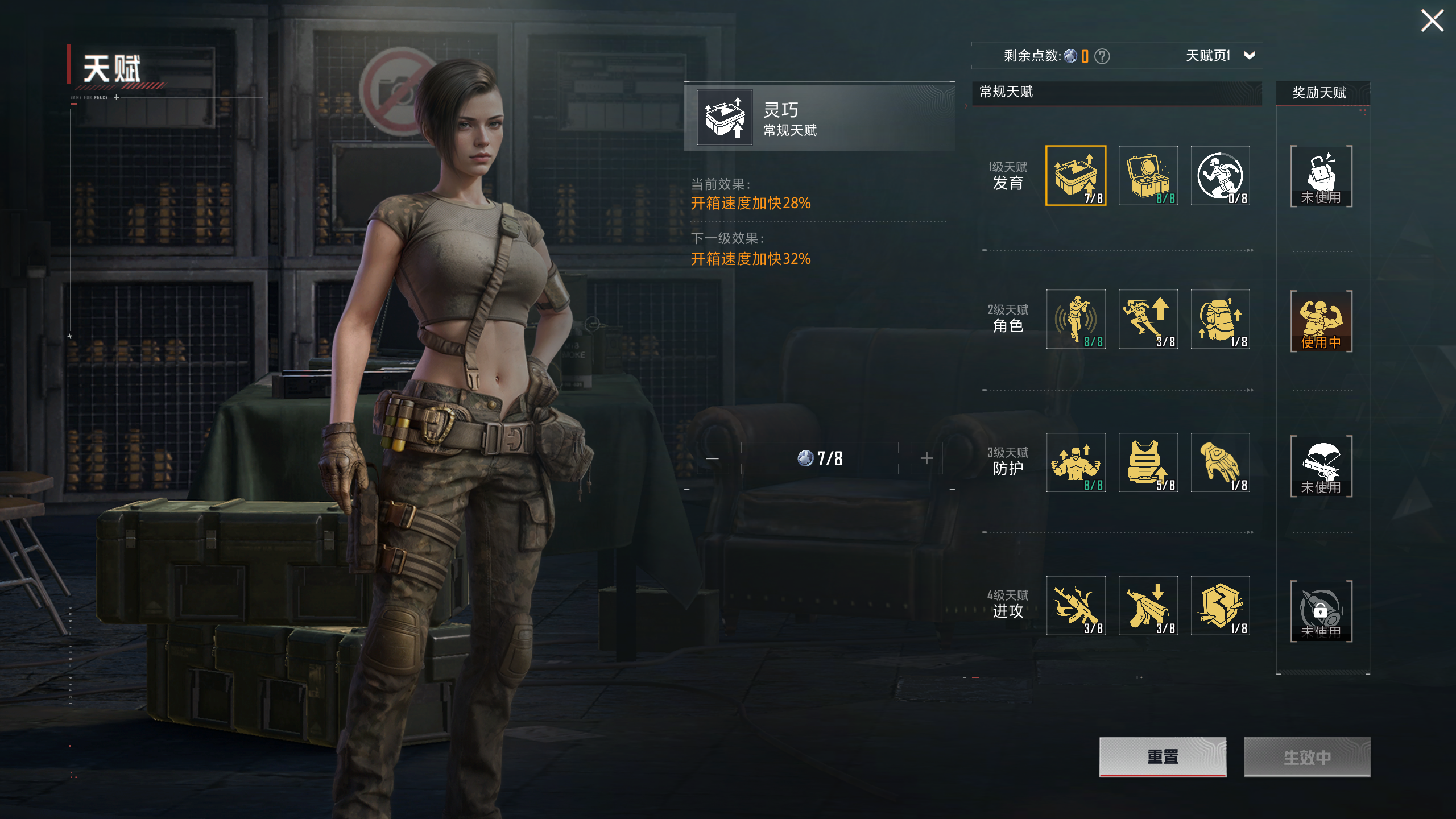The height and width of the screenshot is (819, 1456).
Task: Select the 灵巧 crate-opening talent at 7/8
Action: pyautogui.click(x=1076, y=176)
